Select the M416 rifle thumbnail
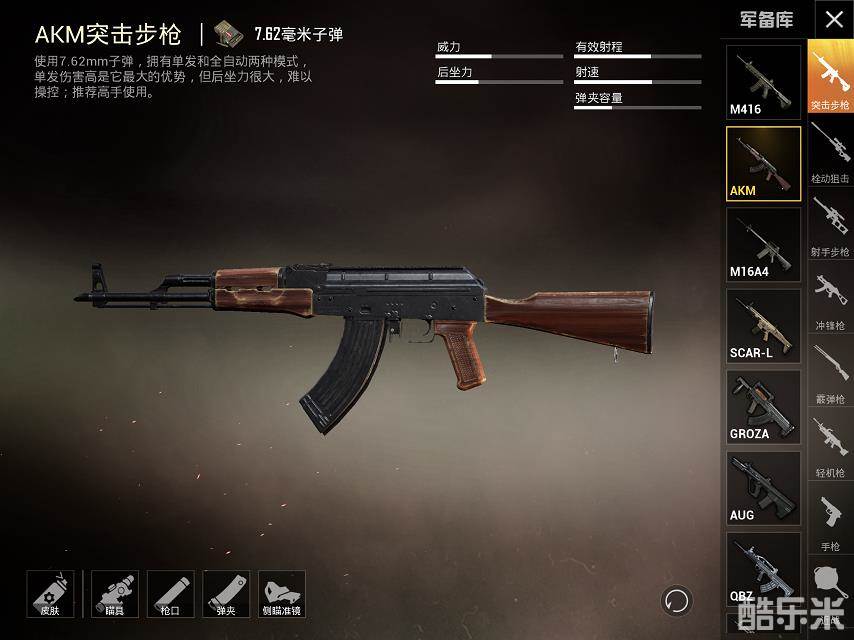Viewport: 854px width, 640px height. coord(763,82)
